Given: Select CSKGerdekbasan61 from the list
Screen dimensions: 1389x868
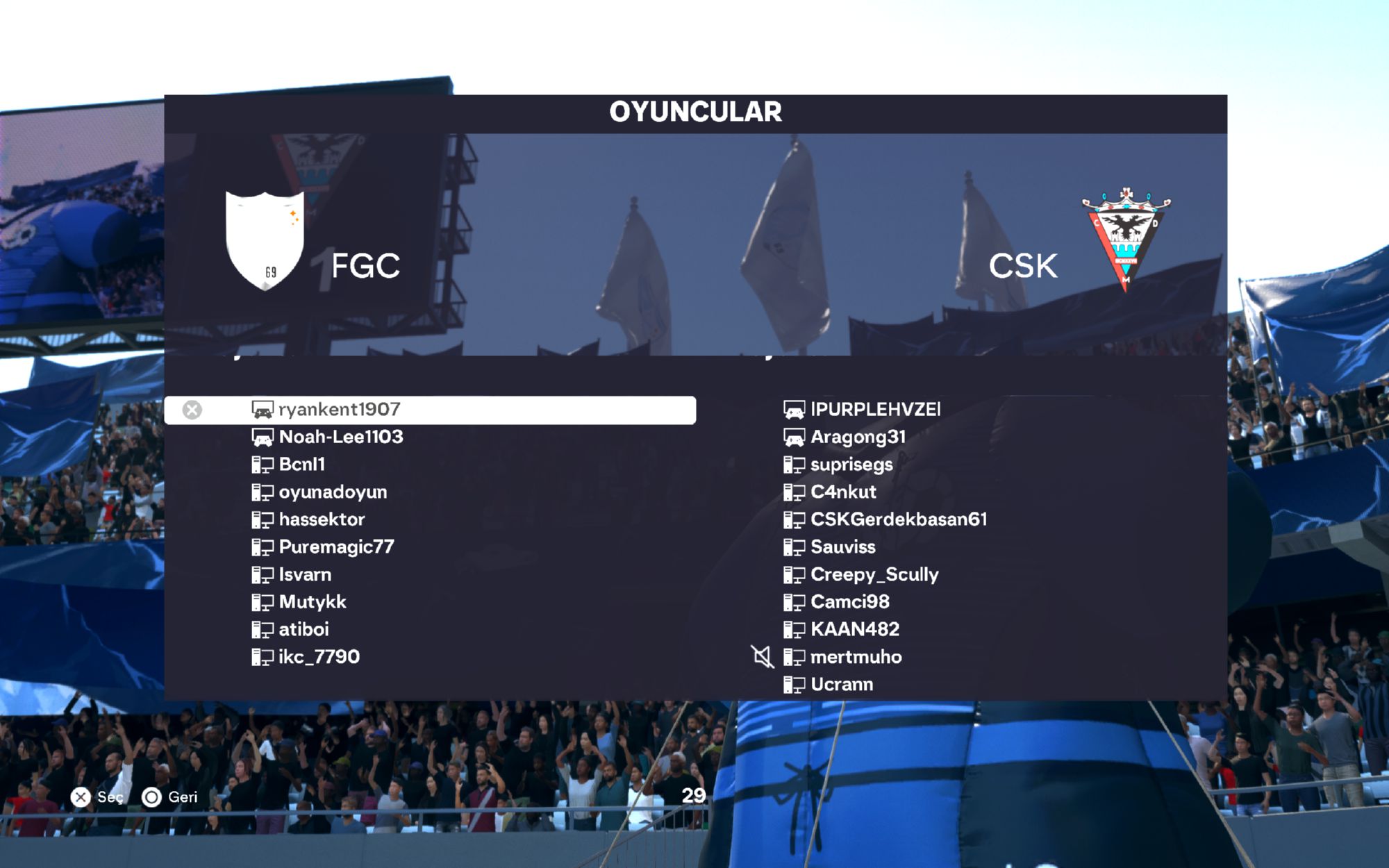Looking at the screenshot, I should point(899,519).
